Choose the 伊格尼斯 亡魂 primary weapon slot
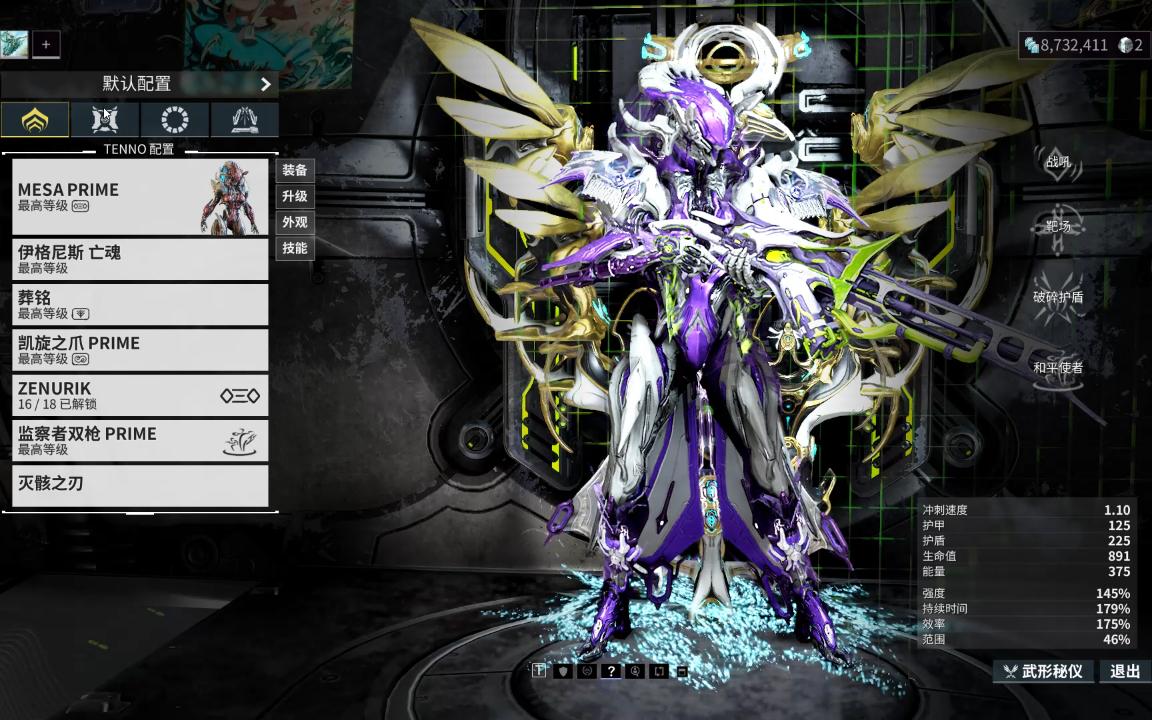1152x720 pixels. click(140, 259)
